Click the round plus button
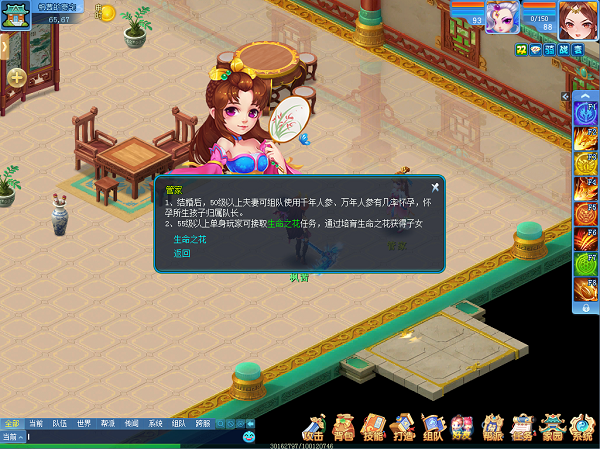This screenshot has height=449, width=600. coord(17,77)
